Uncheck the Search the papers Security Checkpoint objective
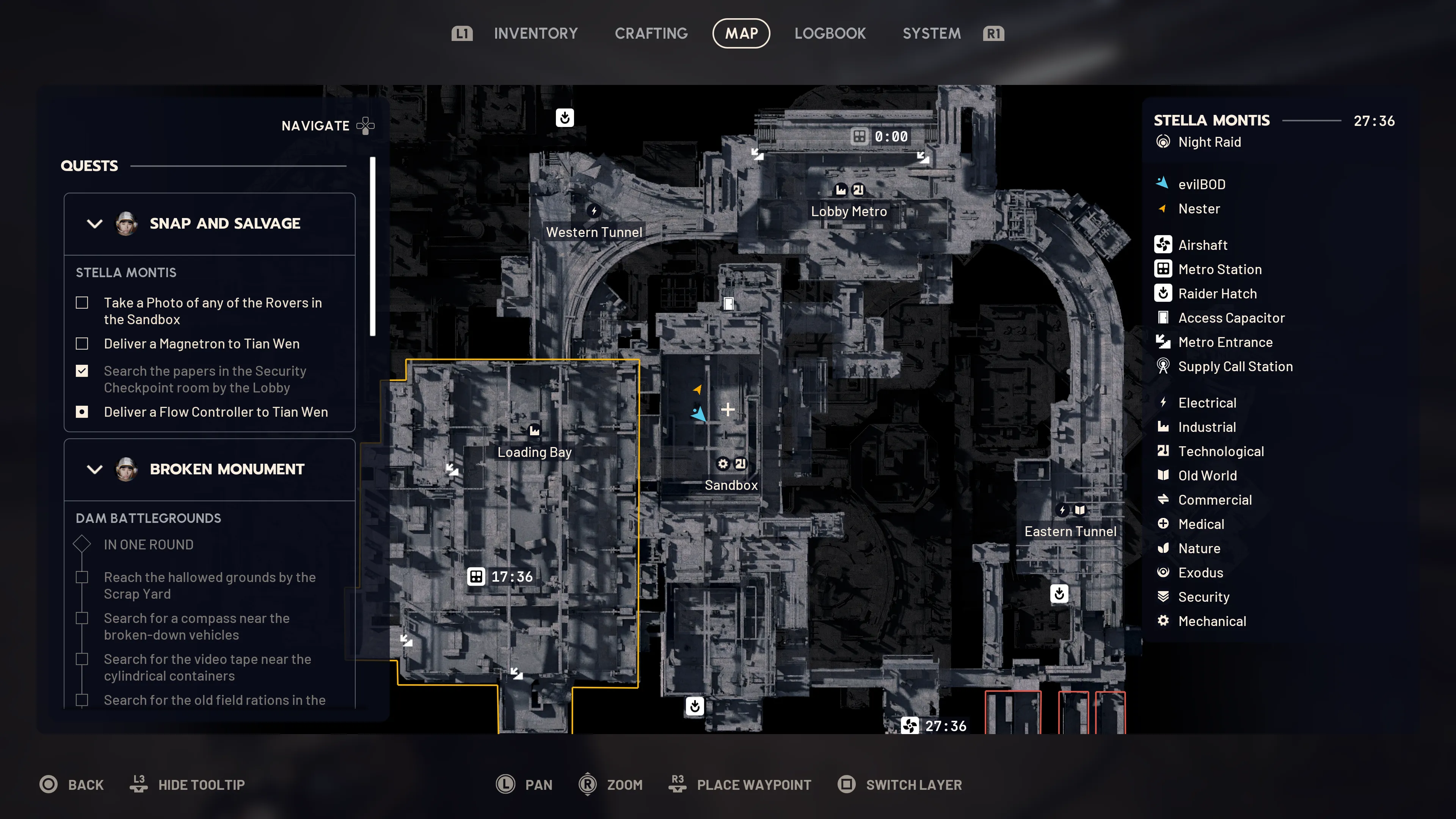 click(82, 371)
